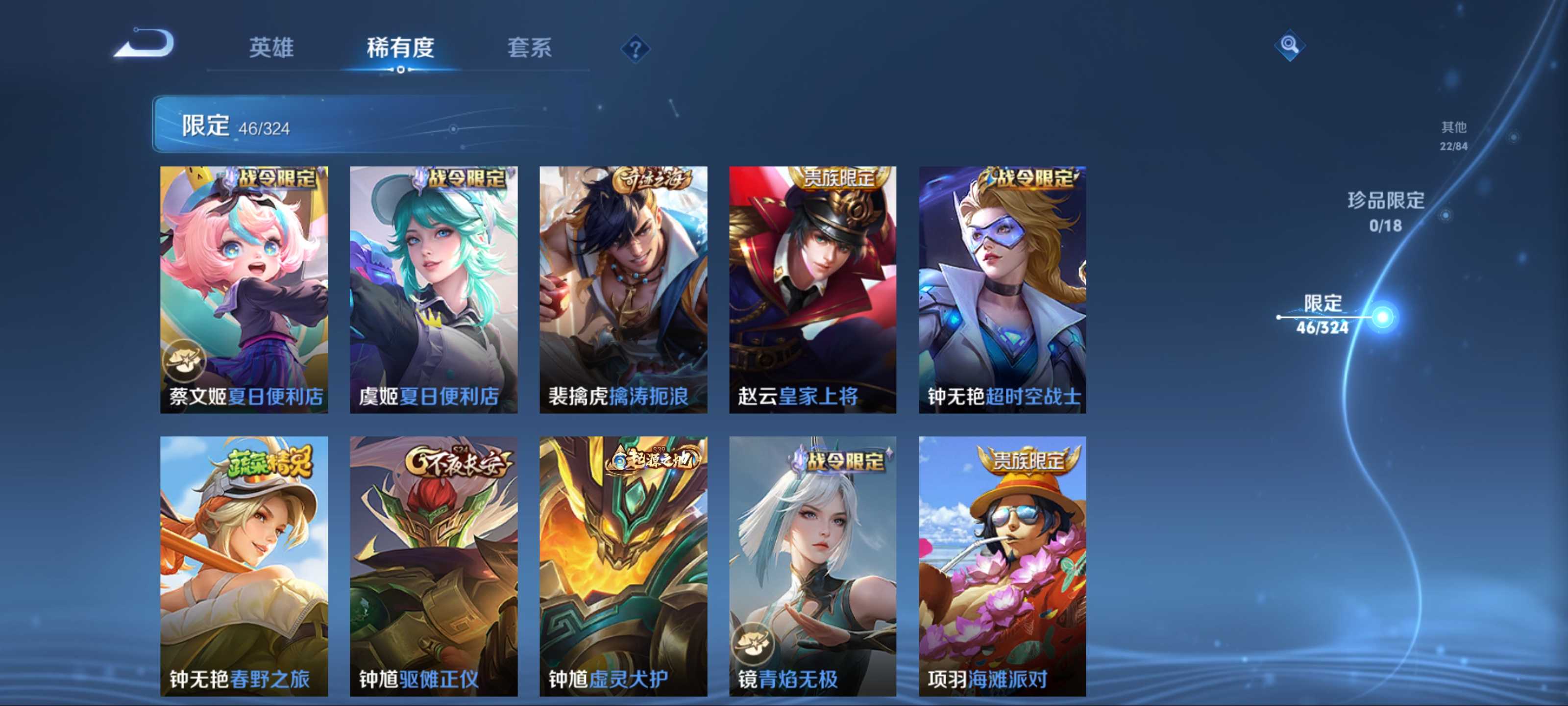Image resolution: width=1568 pixels, height=706 pixels.
Task: Open 钟无艳 超时空战士 skin card
Action: [1002, 289]
